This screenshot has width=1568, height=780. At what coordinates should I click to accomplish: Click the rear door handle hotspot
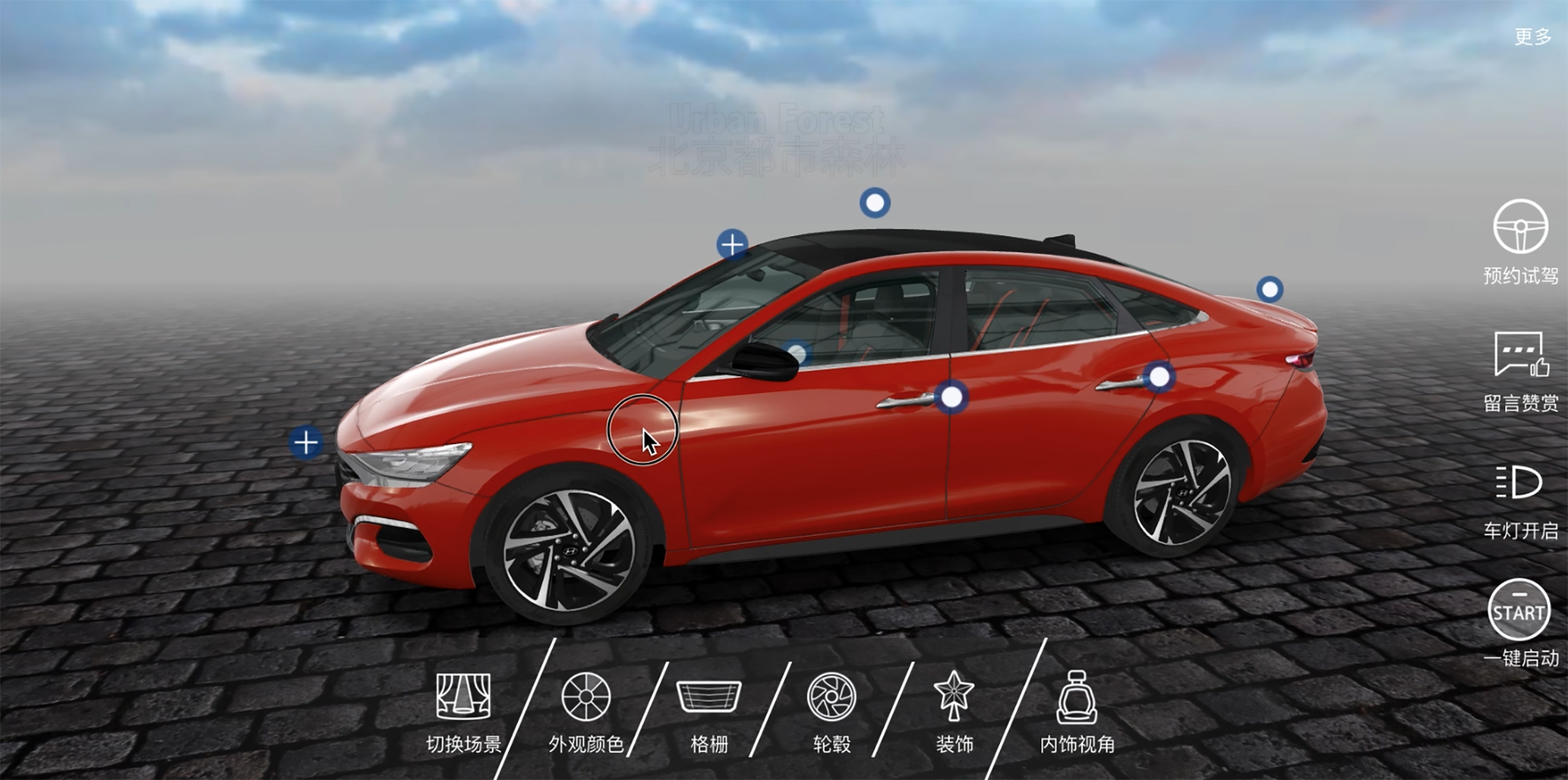[1159, 377]
